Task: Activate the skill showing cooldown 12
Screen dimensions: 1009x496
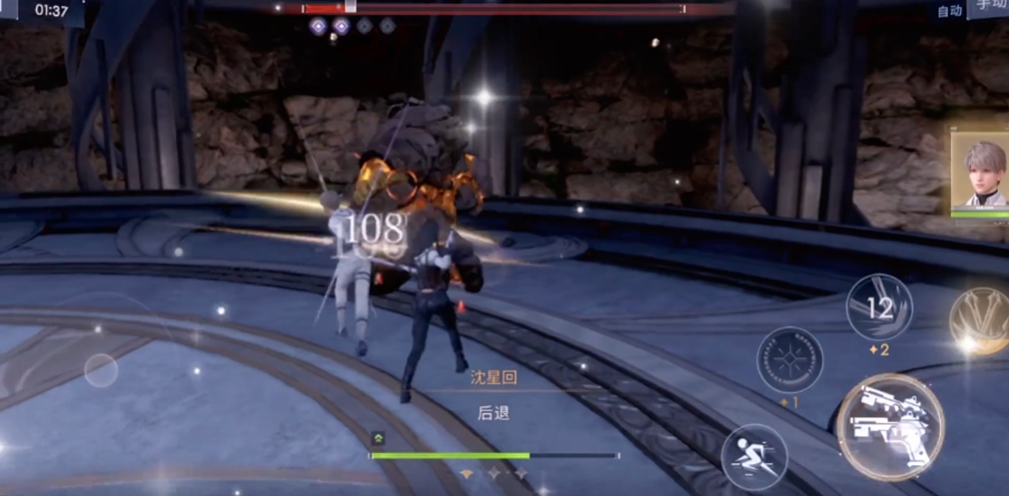Action: (879, 307)
